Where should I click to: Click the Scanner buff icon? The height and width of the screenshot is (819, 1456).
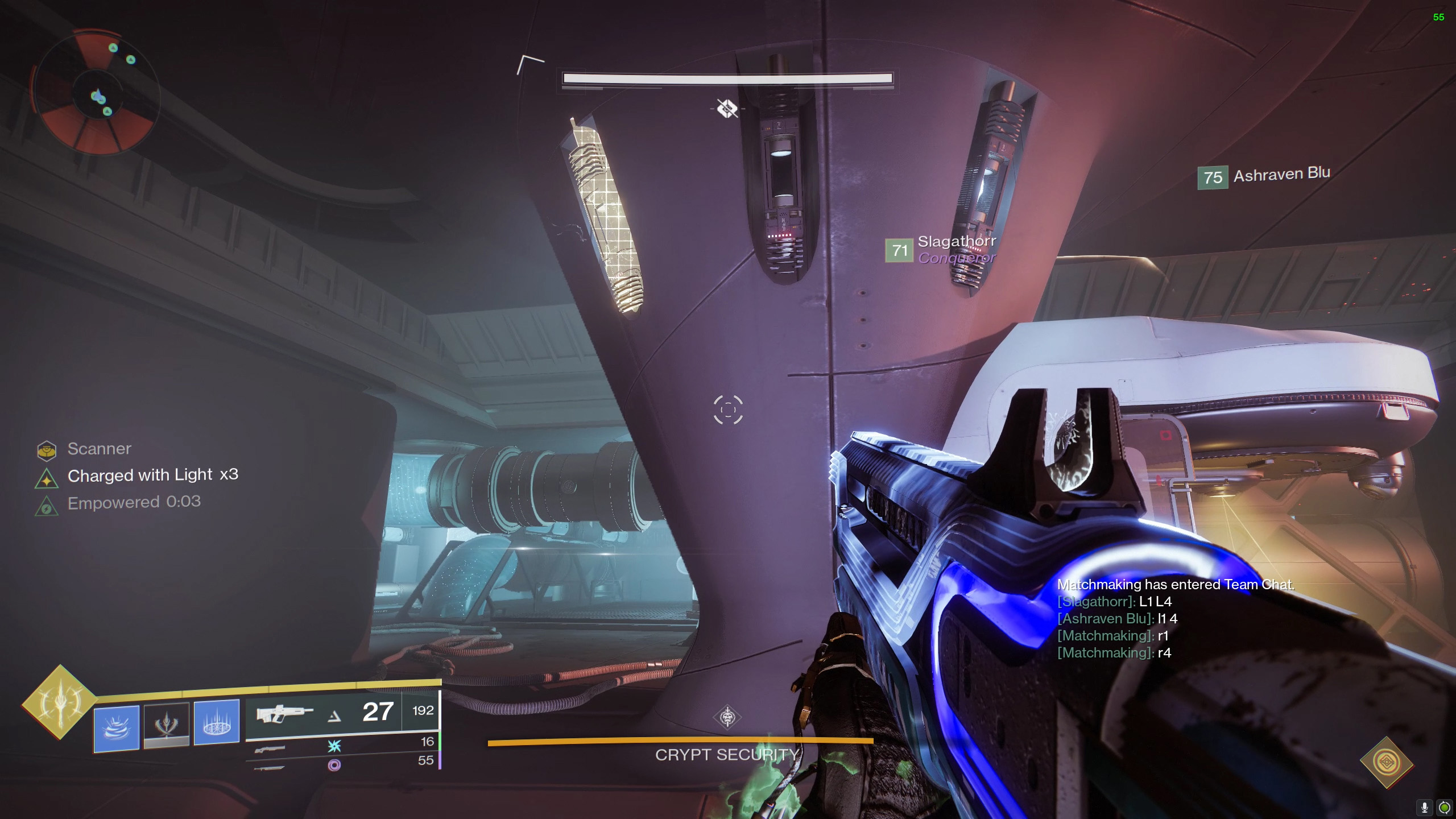(x=47, y=450)
